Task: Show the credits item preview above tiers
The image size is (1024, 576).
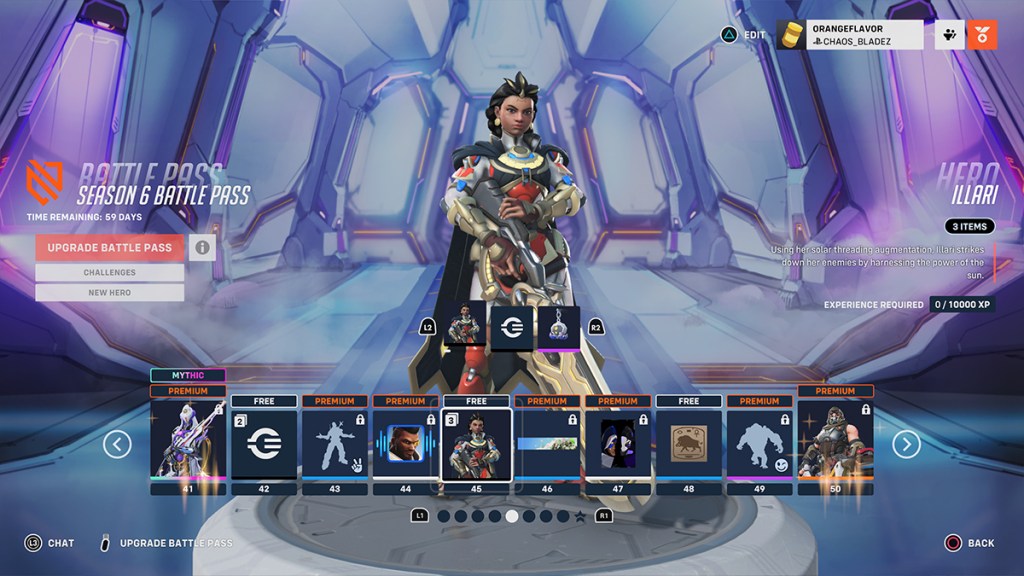Action: tap(511, 327)
